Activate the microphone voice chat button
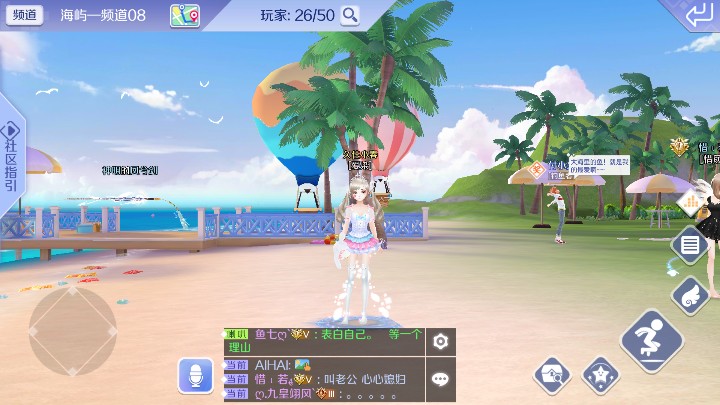 (x=197, y=375)
